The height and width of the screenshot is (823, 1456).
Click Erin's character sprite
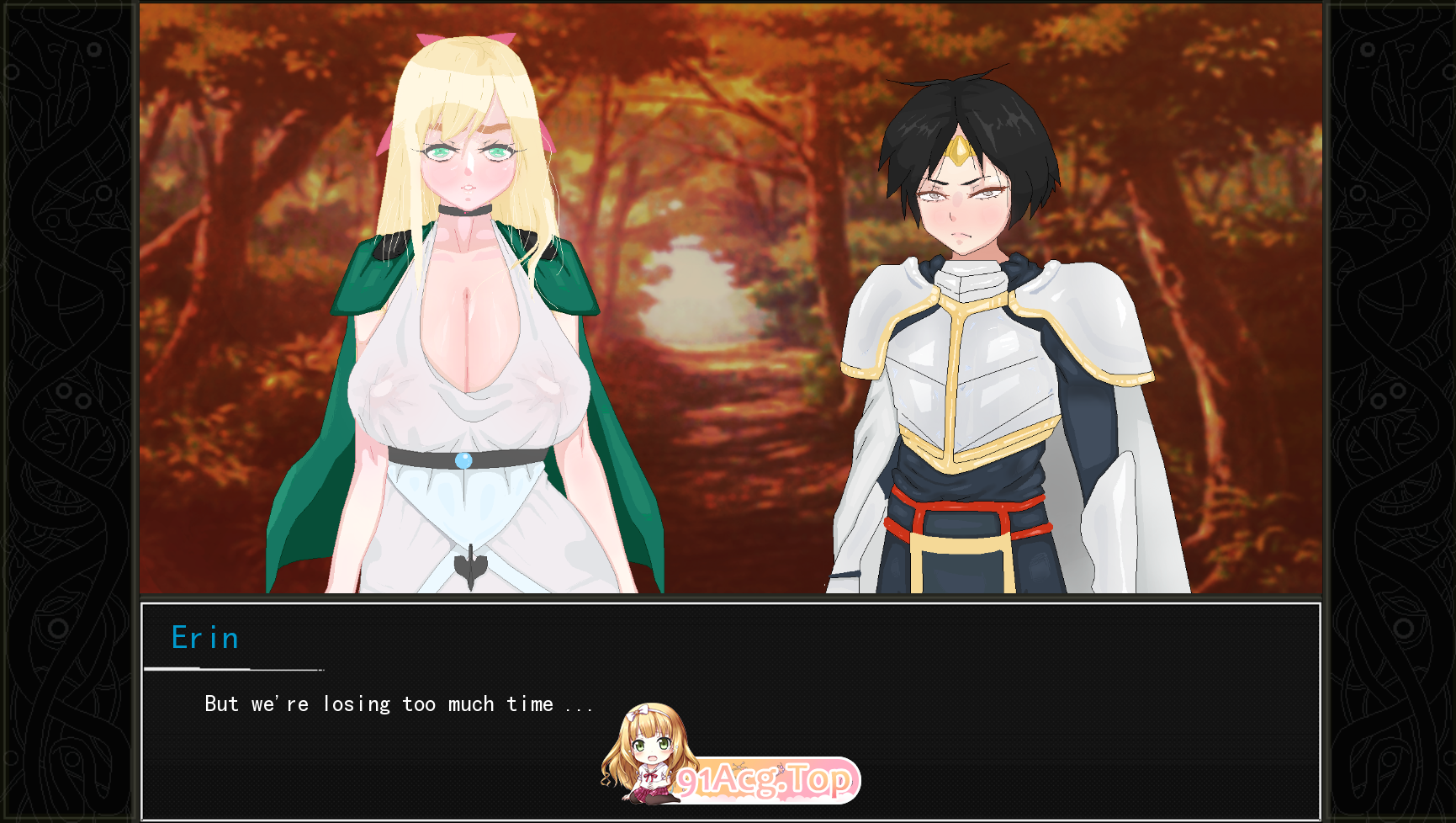[x=463, y=337]
